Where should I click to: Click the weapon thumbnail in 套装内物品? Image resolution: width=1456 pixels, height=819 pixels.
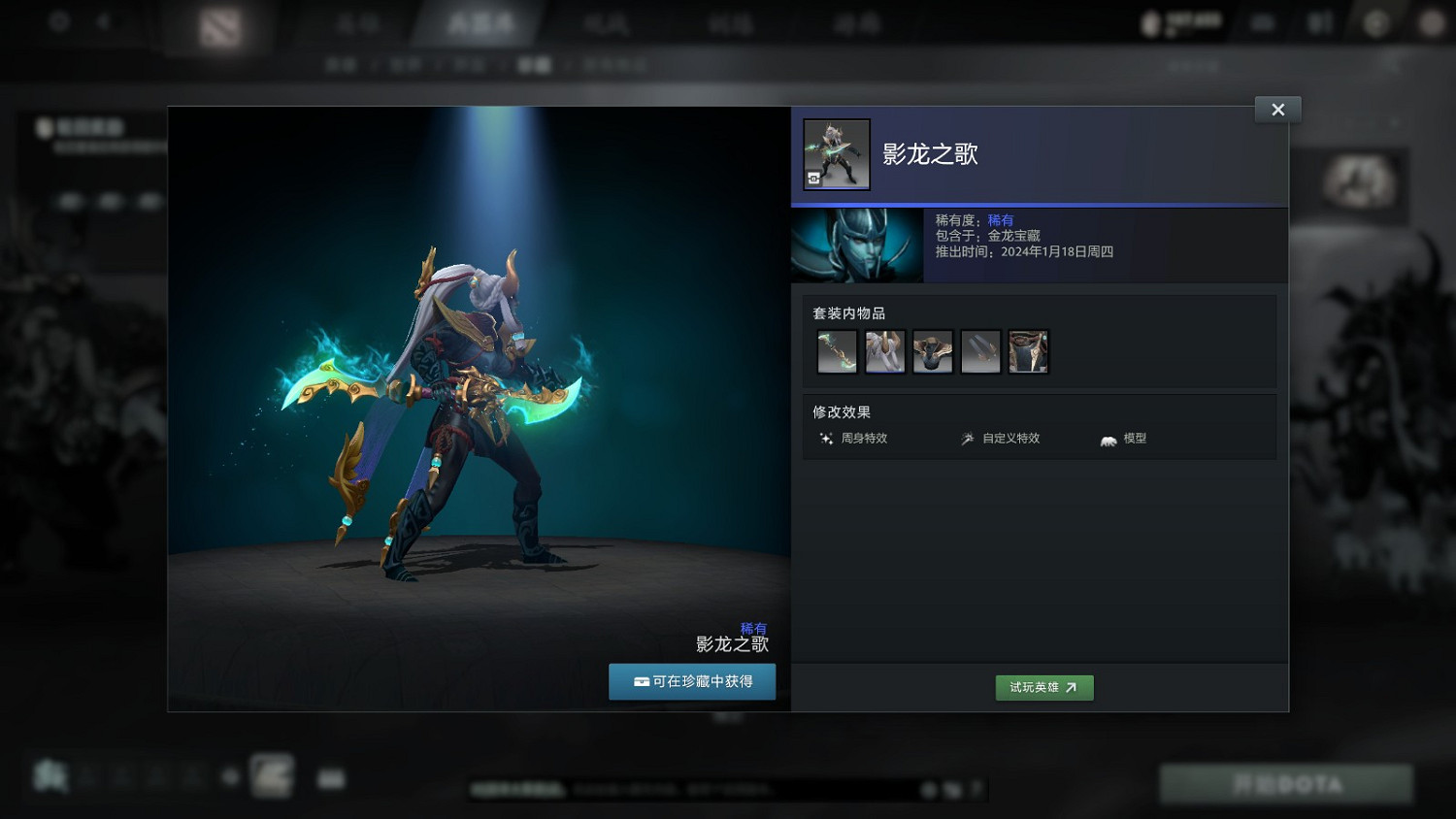[836, 351]
